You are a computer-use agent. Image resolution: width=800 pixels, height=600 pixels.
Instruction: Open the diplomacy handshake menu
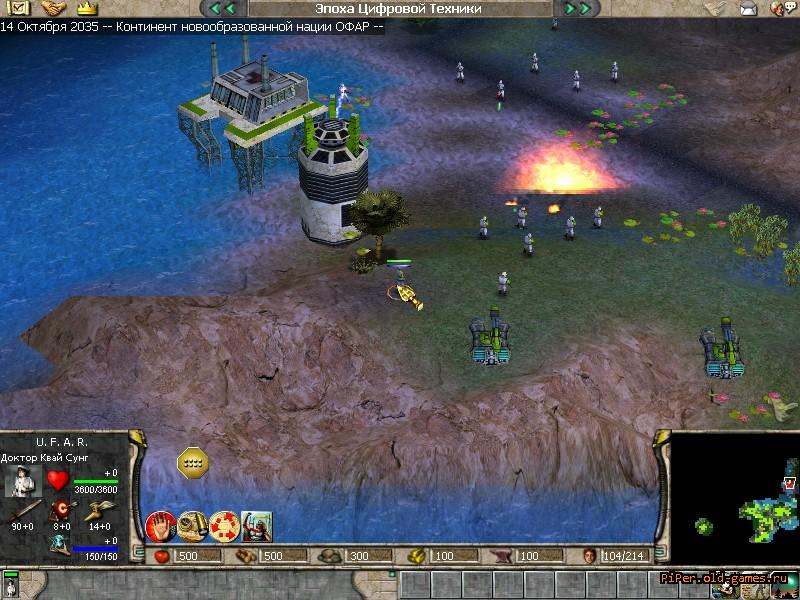coord(52,8)
